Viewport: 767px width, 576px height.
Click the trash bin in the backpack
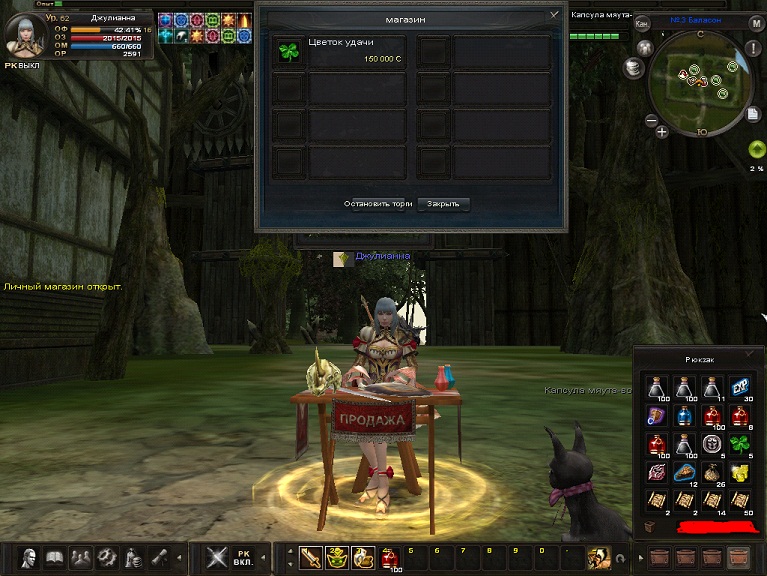coord(650,524)
